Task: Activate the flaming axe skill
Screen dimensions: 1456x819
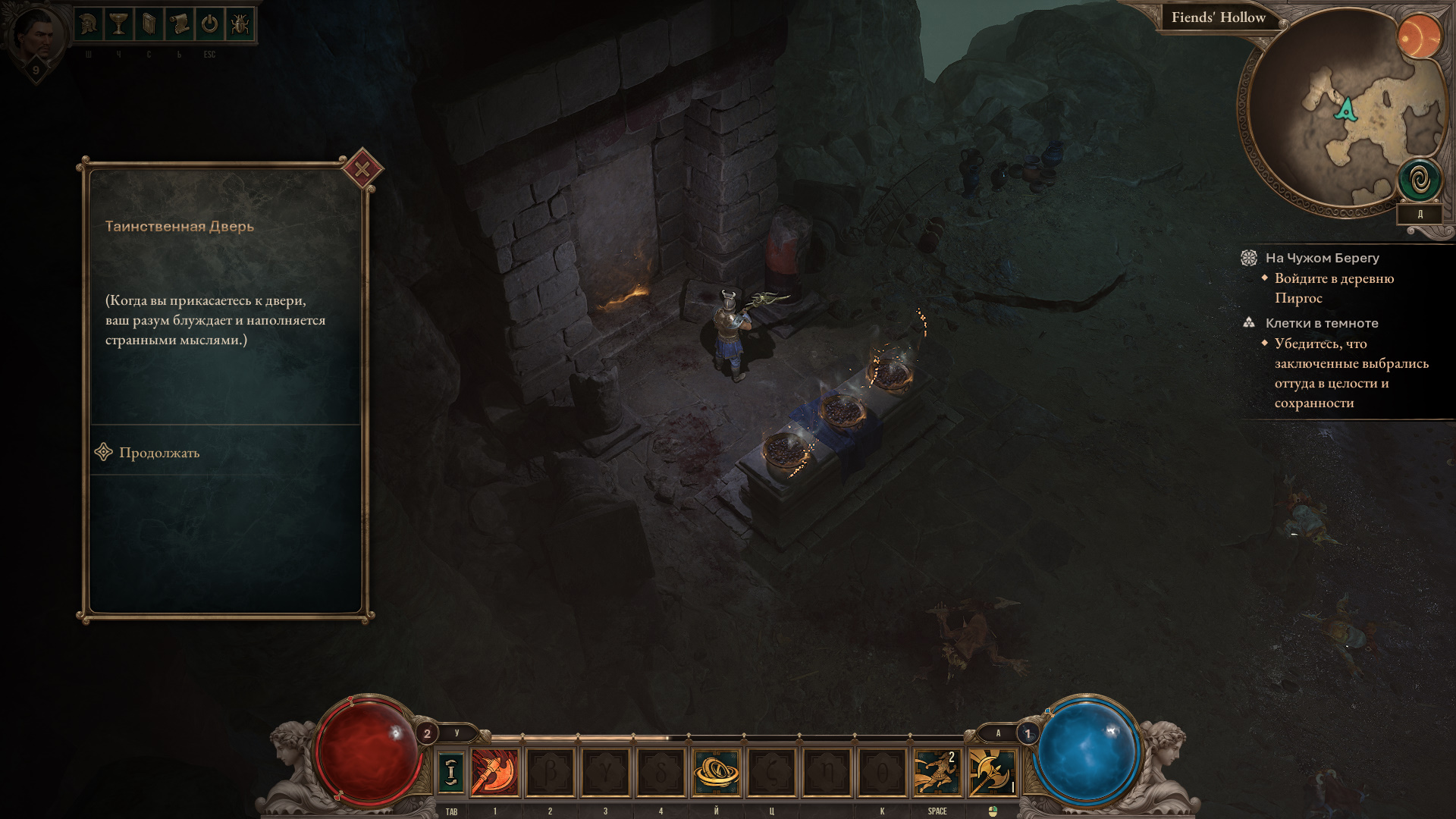Action: [x=495, y=772]
